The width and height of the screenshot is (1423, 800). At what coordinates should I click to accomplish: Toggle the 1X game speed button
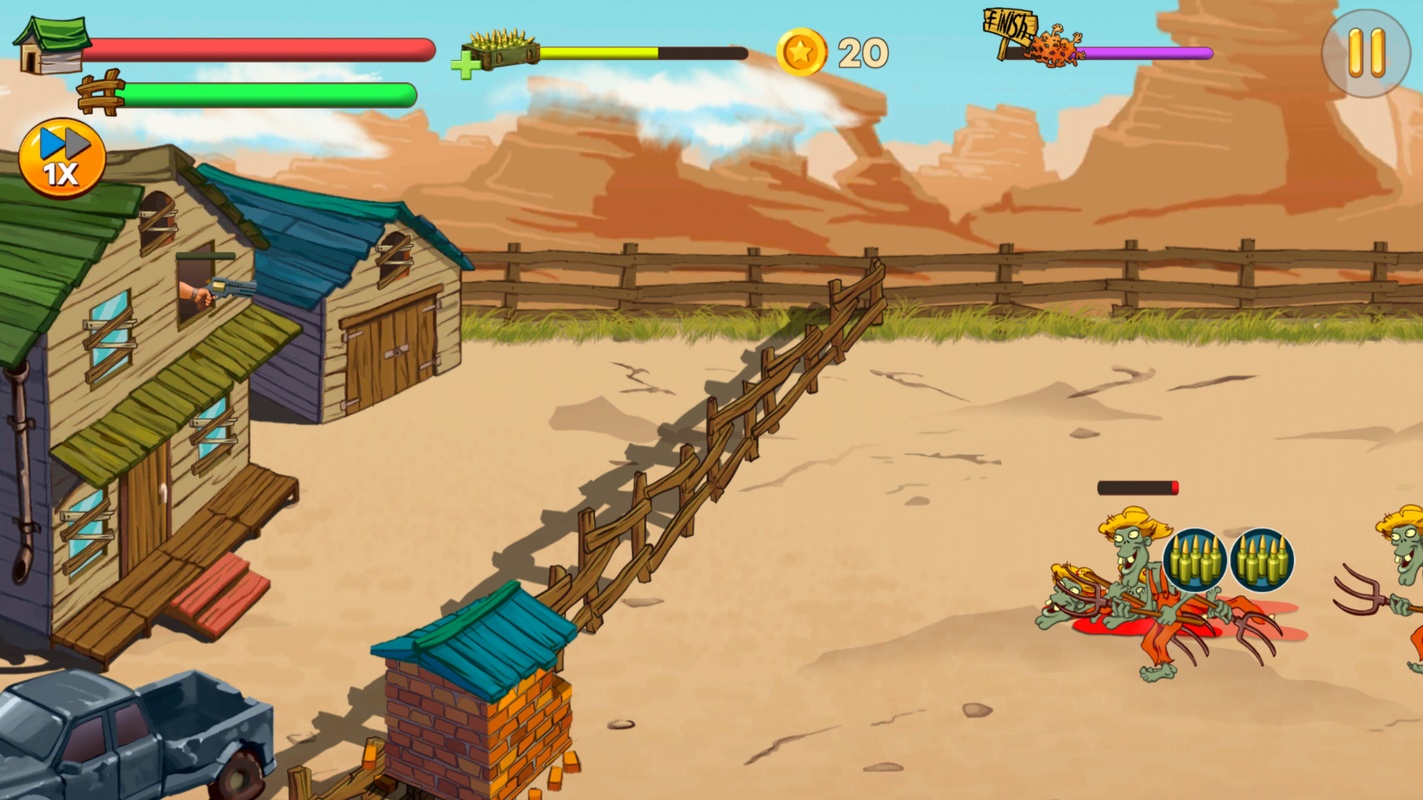(x=62, y=158)
